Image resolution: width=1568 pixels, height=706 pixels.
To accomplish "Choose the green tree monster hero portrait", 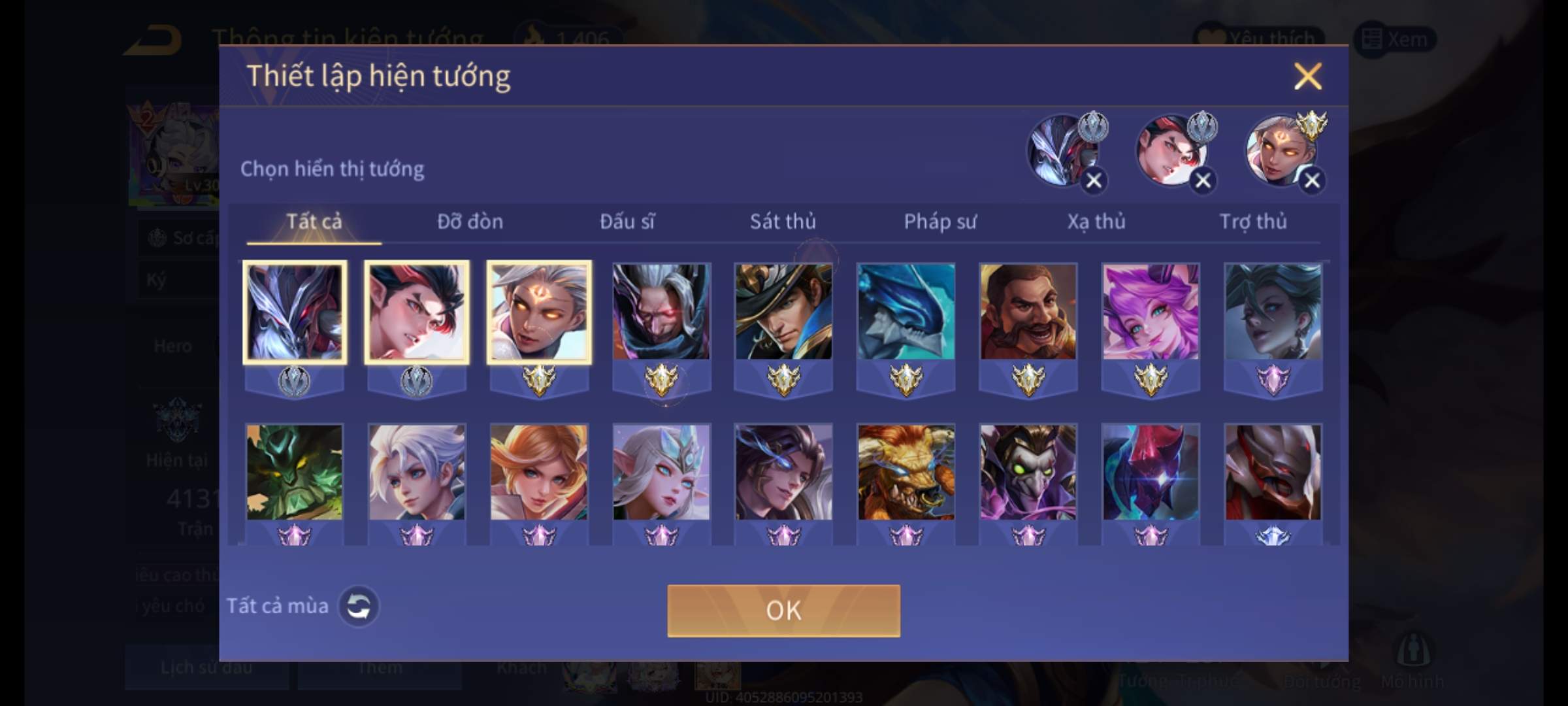I will click(x=294, y=472).
